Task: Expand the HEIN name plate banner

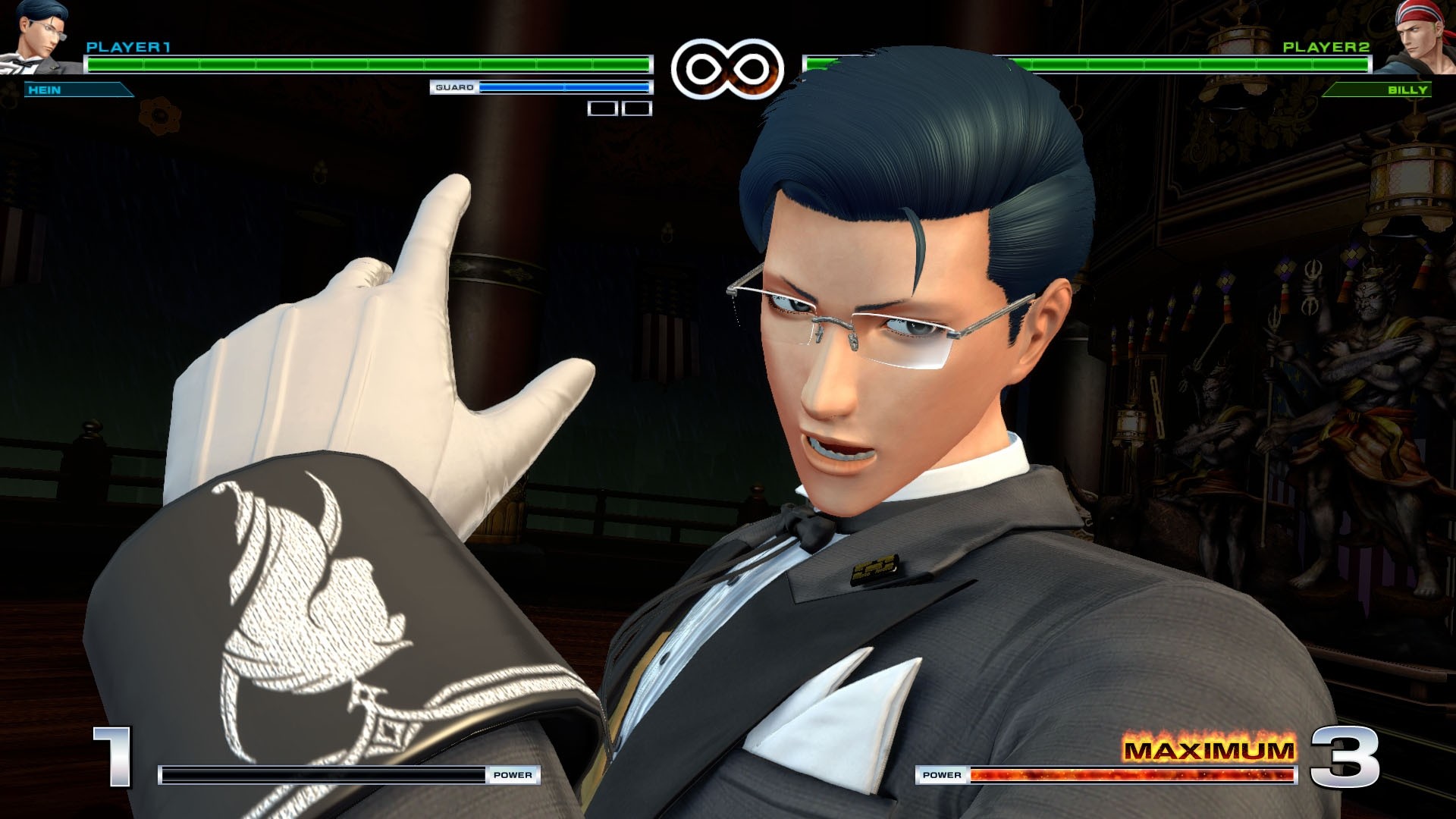Action: (76, 90)
